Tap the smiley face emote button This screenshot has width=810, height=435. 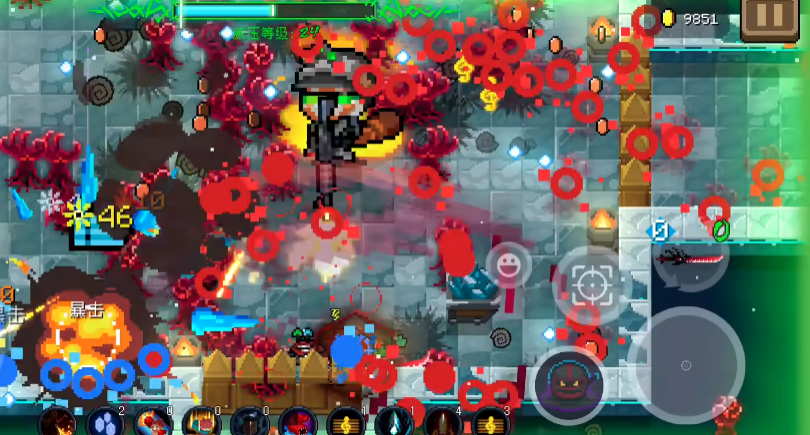[x=509, y=265]
